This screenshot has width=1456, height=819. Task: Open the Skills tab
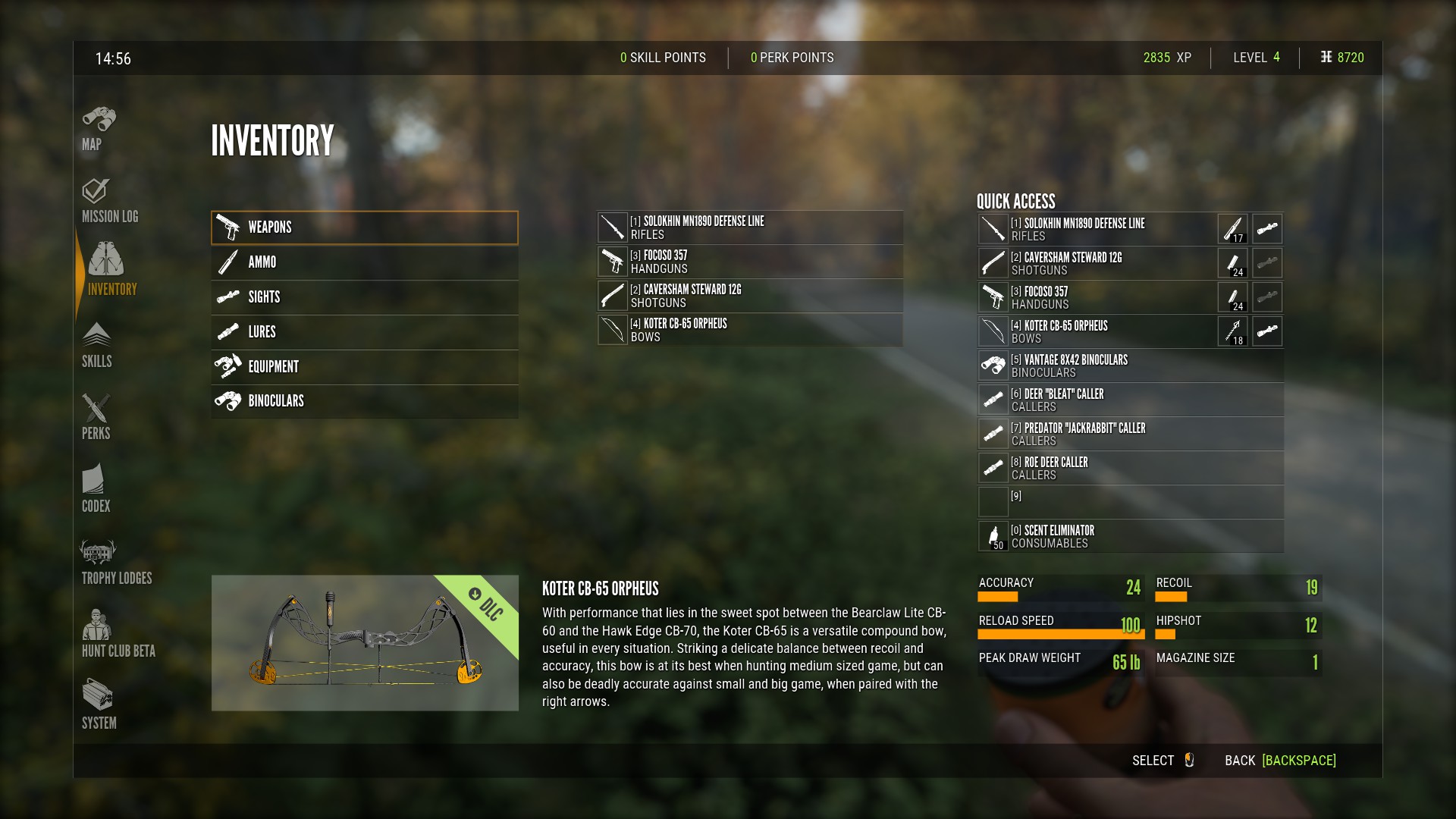click(96, 346)
